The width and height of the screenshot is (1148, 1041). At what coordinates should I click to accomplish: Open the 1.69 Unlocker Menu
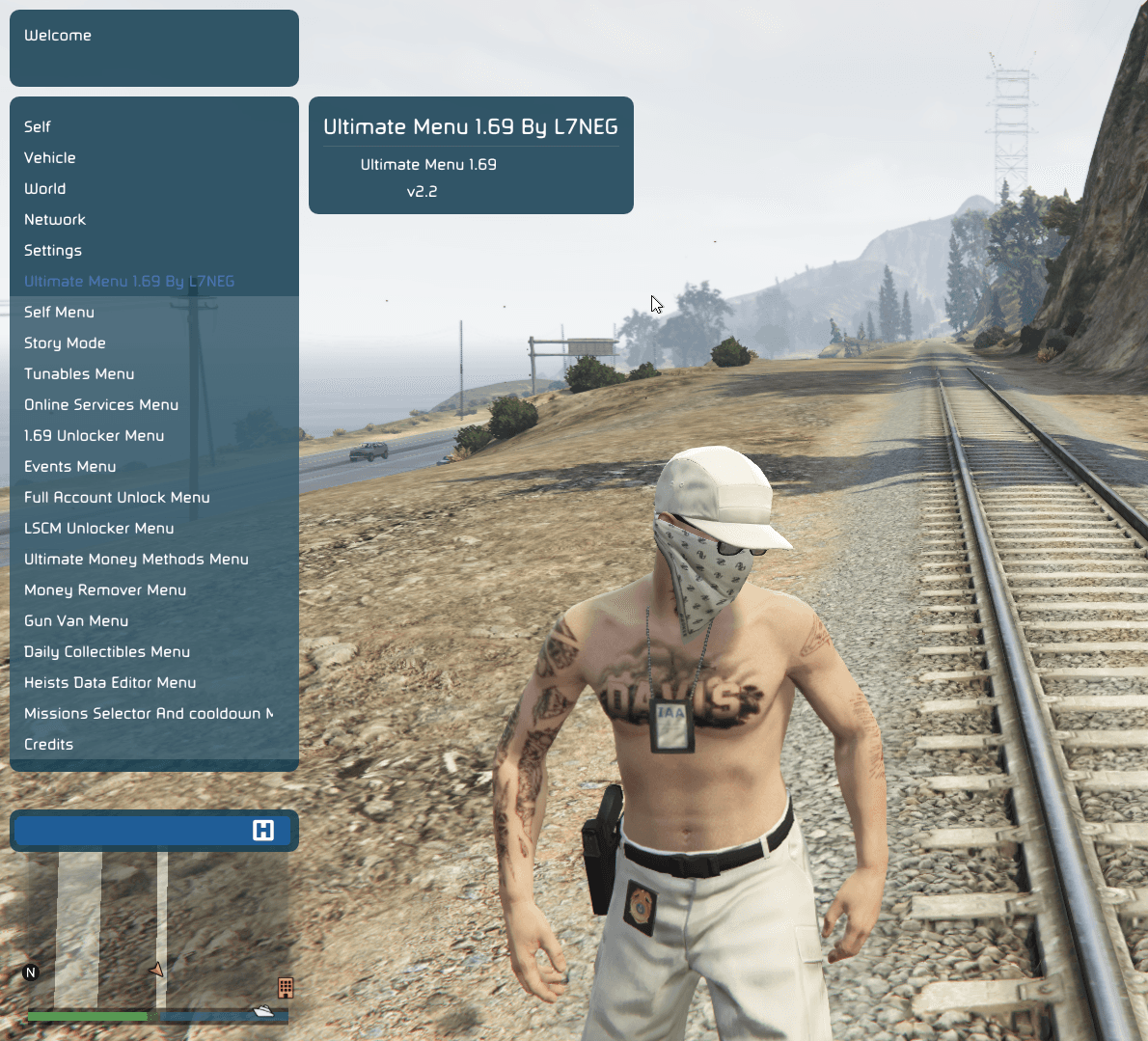point(95,435)
